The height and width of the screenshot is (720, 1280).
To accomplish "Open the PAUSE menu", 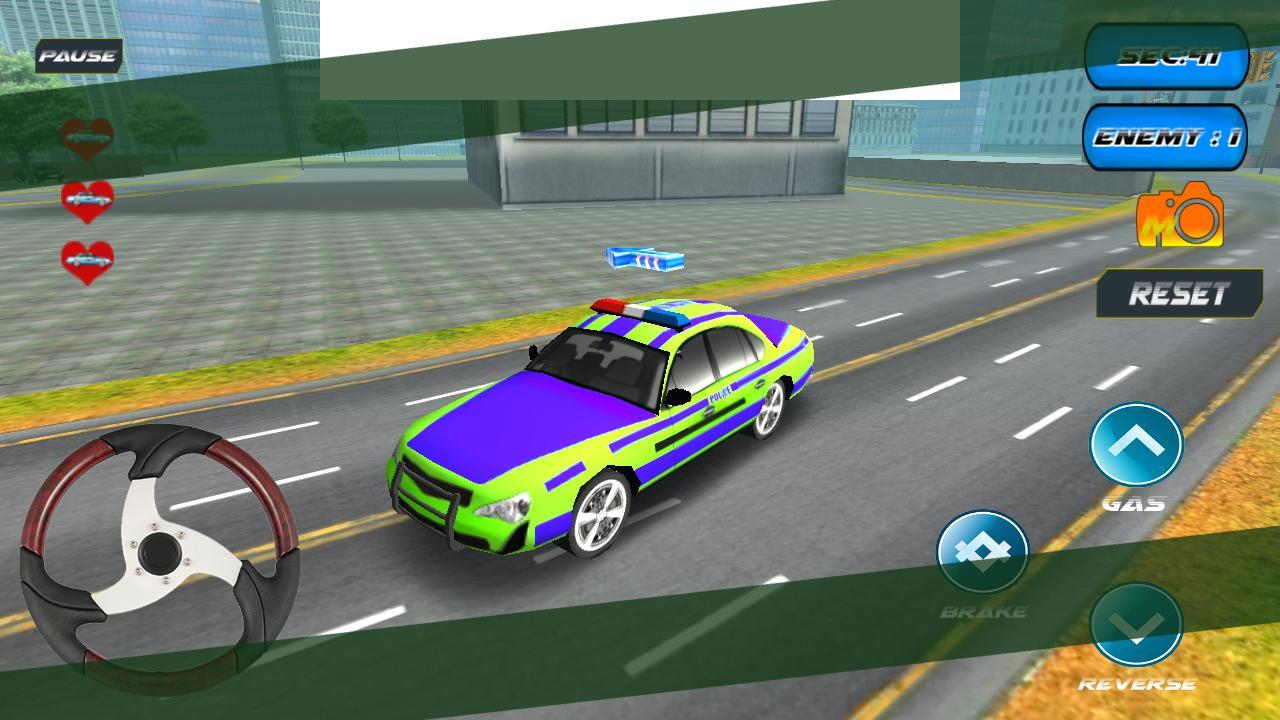I will click(x=78, y=57).
